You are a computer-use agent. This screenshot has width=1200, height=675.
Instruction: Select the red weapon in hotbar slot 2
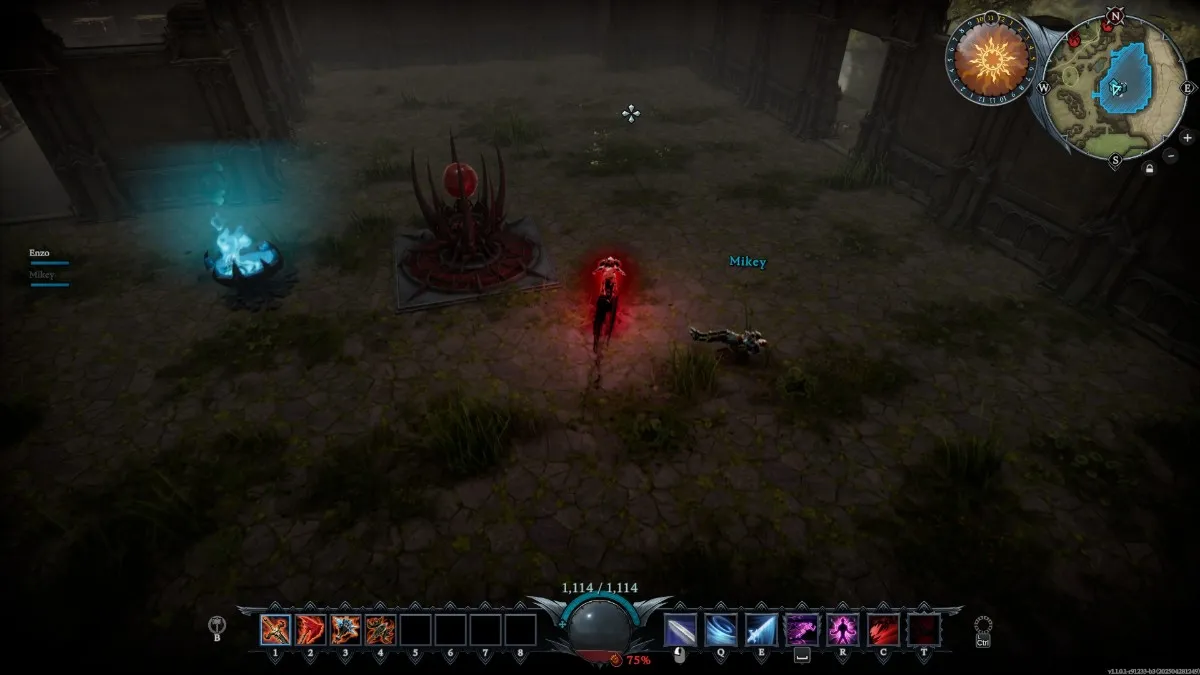310,629
